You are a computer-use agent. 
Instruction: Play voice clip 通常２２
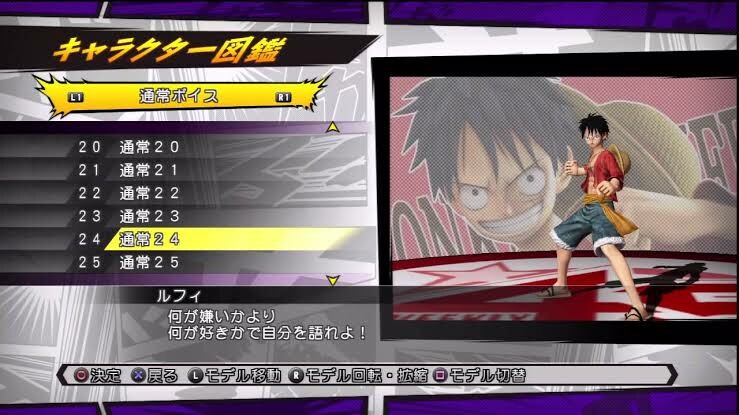150,193
